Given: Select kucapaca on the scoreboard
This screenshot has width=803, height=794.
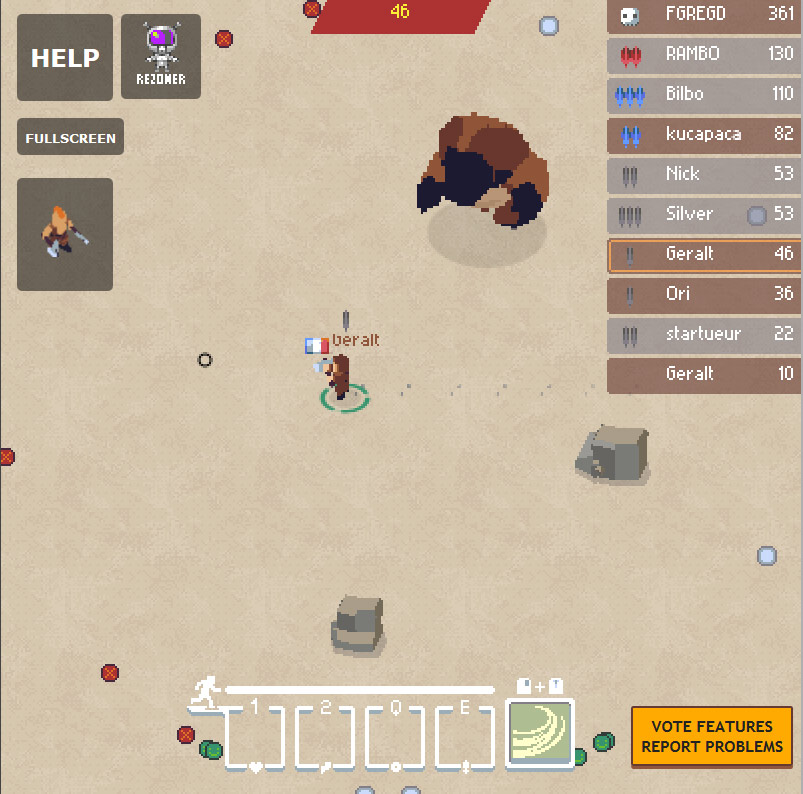Looking at the screenshot, I should pos(704,134).
